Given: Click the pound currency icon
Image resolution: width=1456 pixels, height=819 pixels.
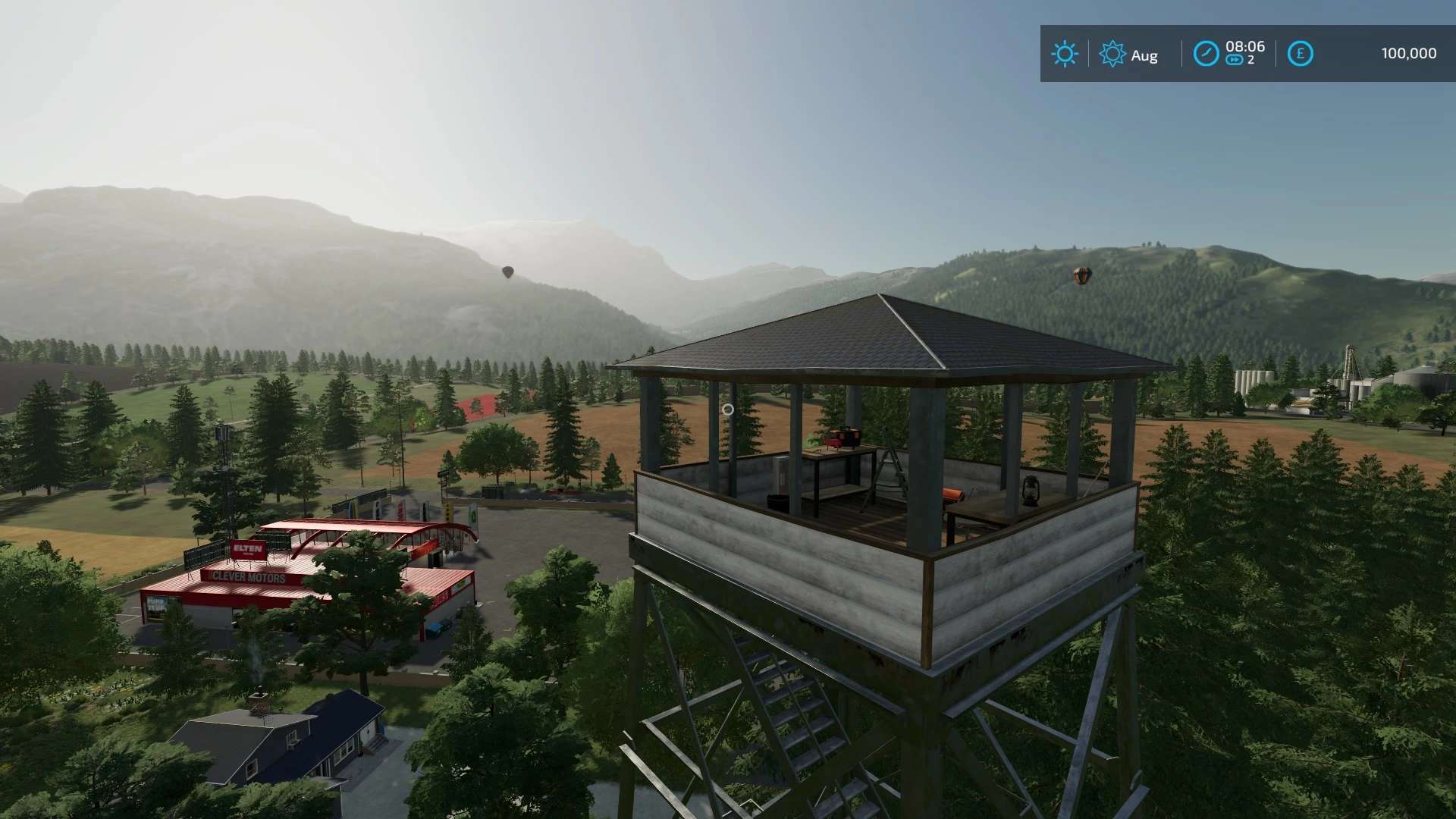Looking at the screenshot, I should tap(1300, 54).
